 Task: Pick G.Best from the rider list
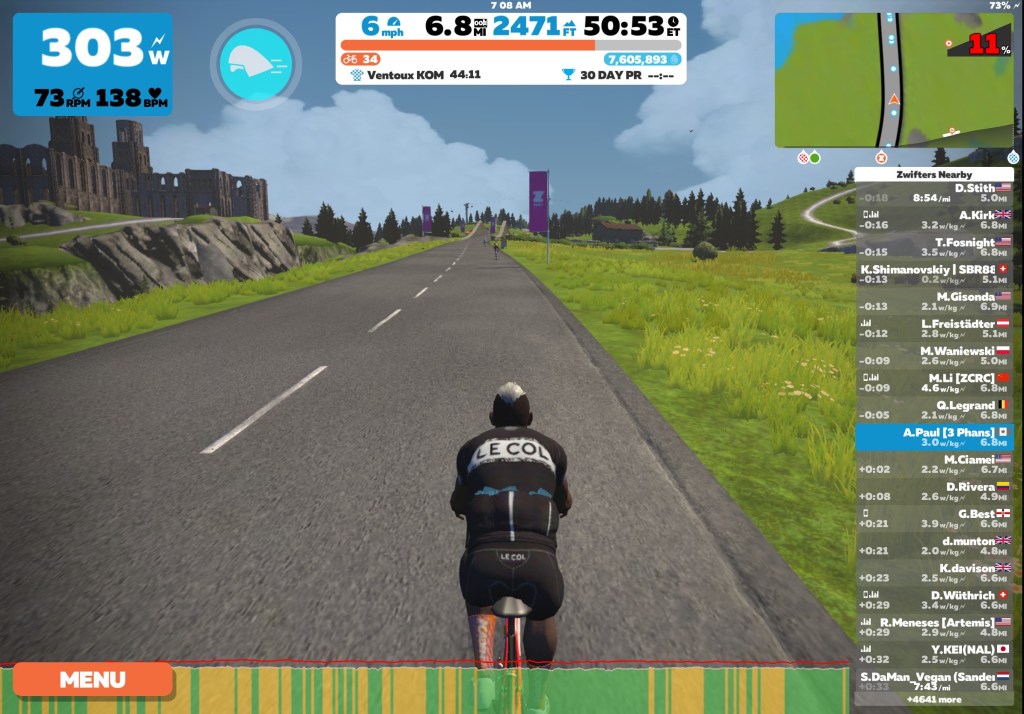coord(934,518)
